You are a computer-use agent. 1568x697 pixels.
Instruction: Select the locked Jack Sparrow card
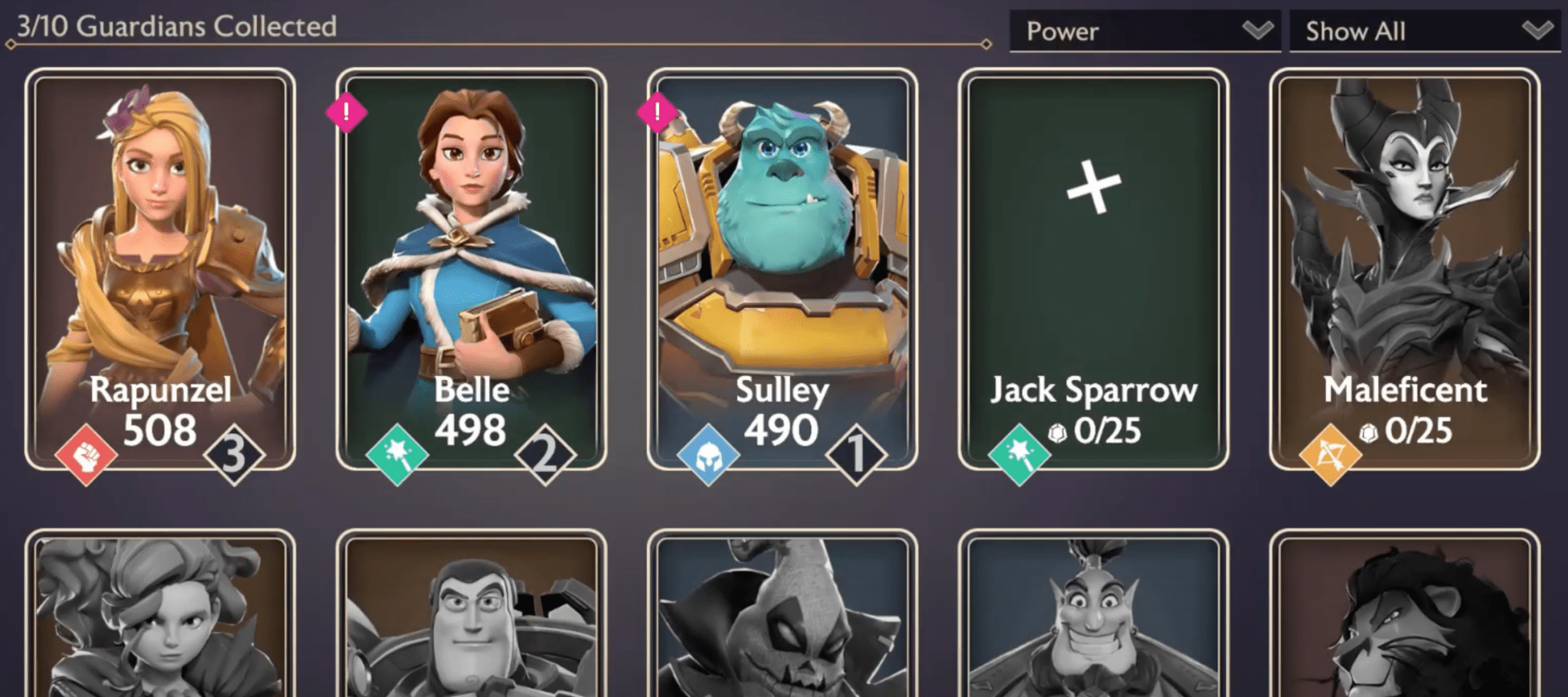click(1093, 268)
